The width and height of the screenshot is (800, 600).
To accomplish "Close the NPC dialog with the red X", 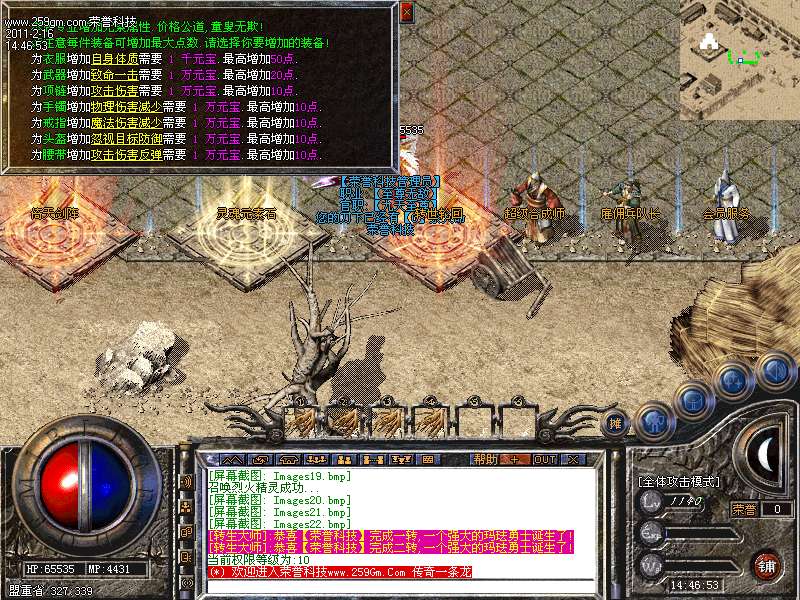I will coord(406,12).
